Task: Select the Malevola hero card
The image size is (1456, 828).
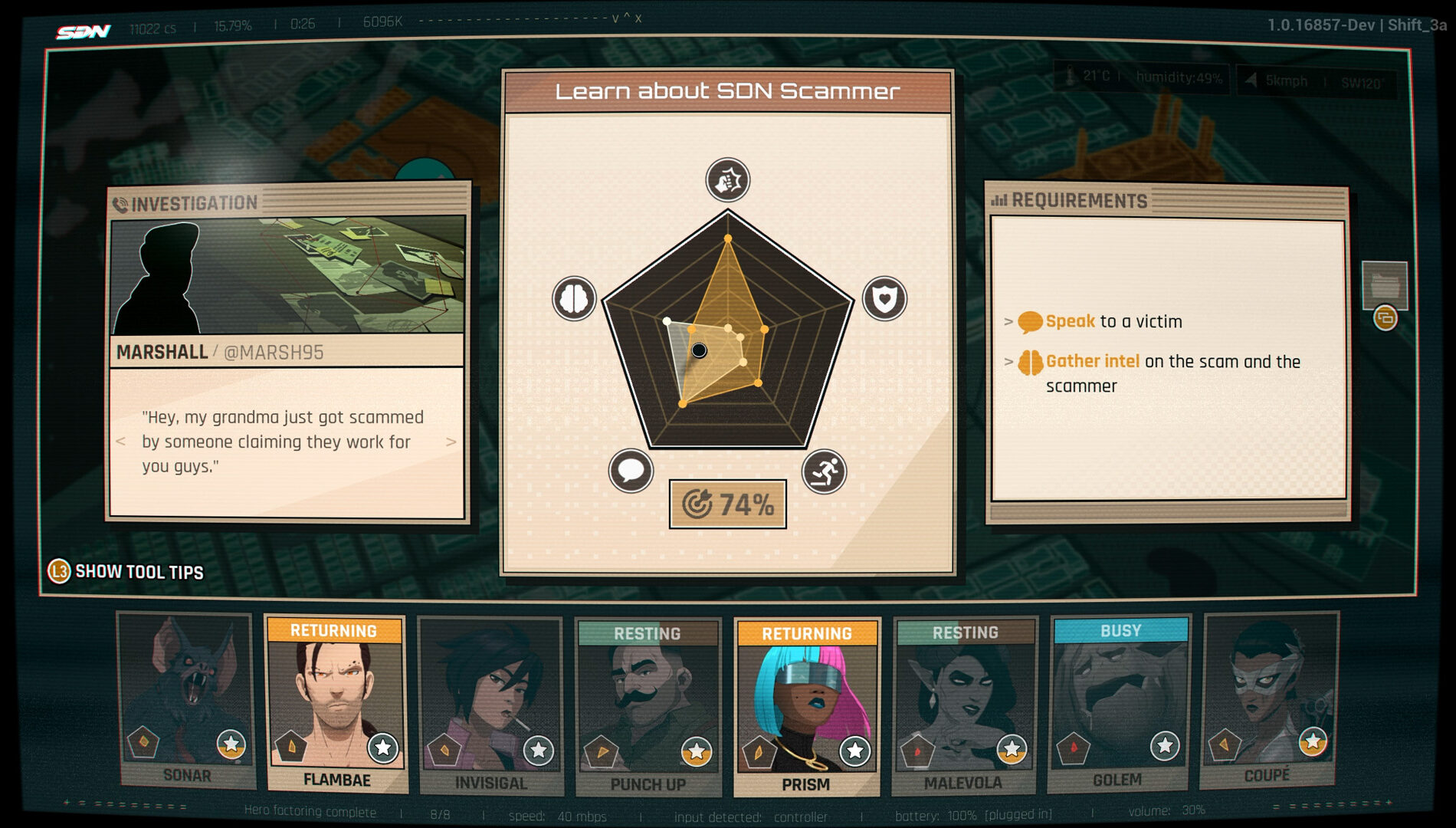Action: point(964,705)
